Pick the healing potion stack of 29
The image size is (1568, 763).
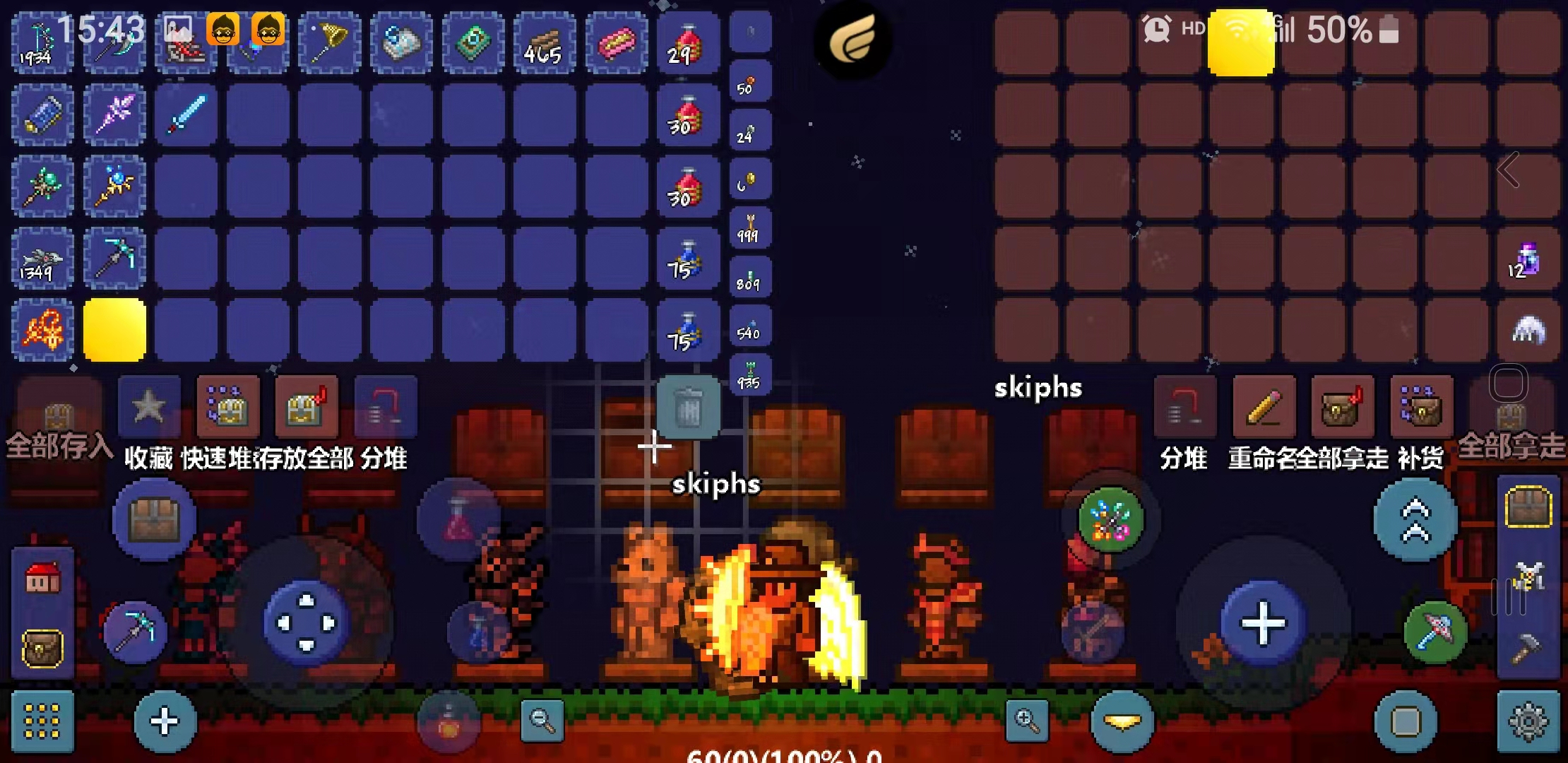click(x=687, y=44)
